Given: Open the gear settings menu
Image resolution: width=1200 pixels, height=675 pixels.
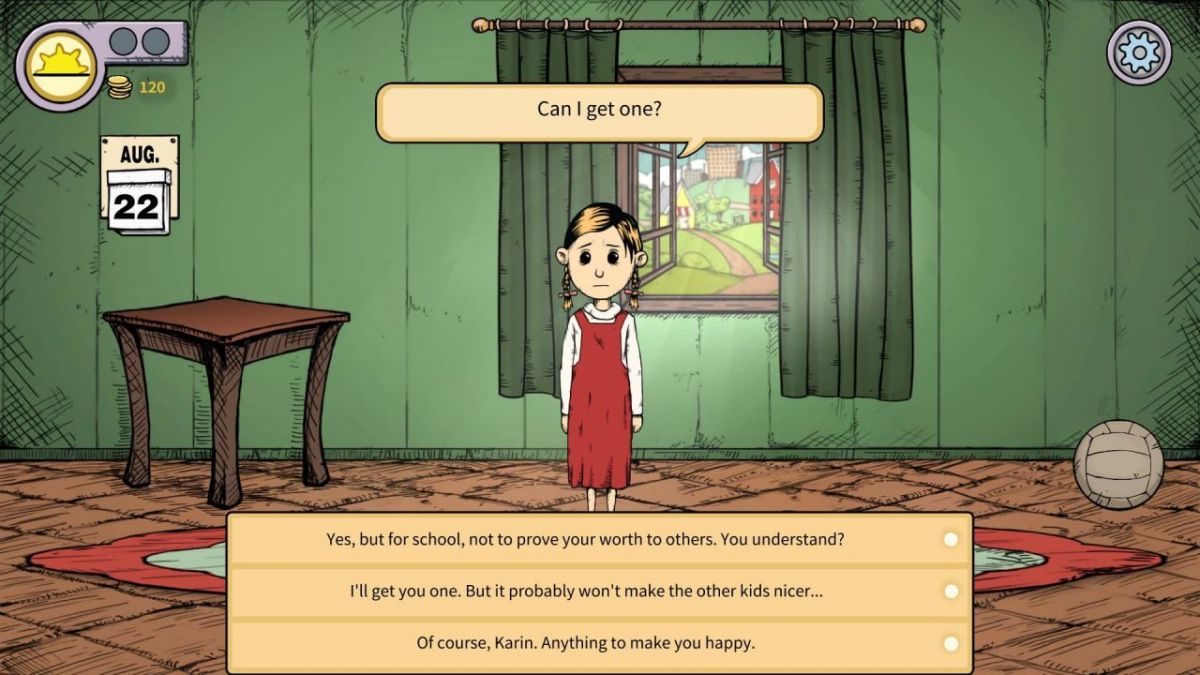Looking at the screenshot, I should point(1139,52).
